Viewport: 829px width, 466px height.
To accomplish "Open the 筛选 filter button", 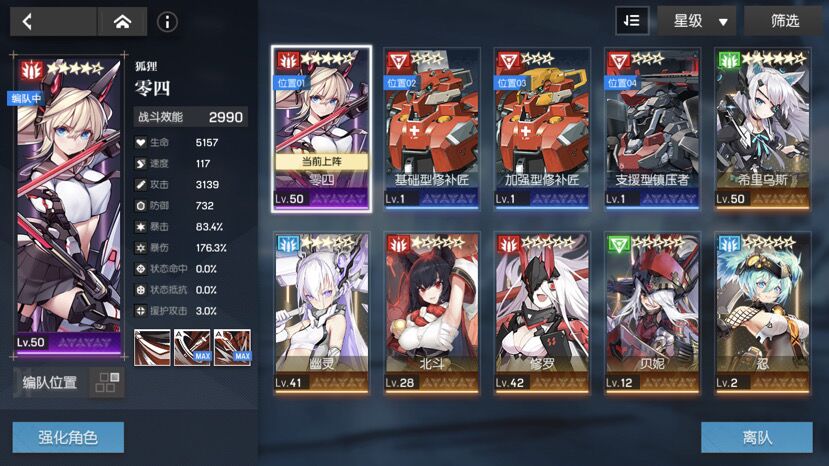I will click(785, 20).
